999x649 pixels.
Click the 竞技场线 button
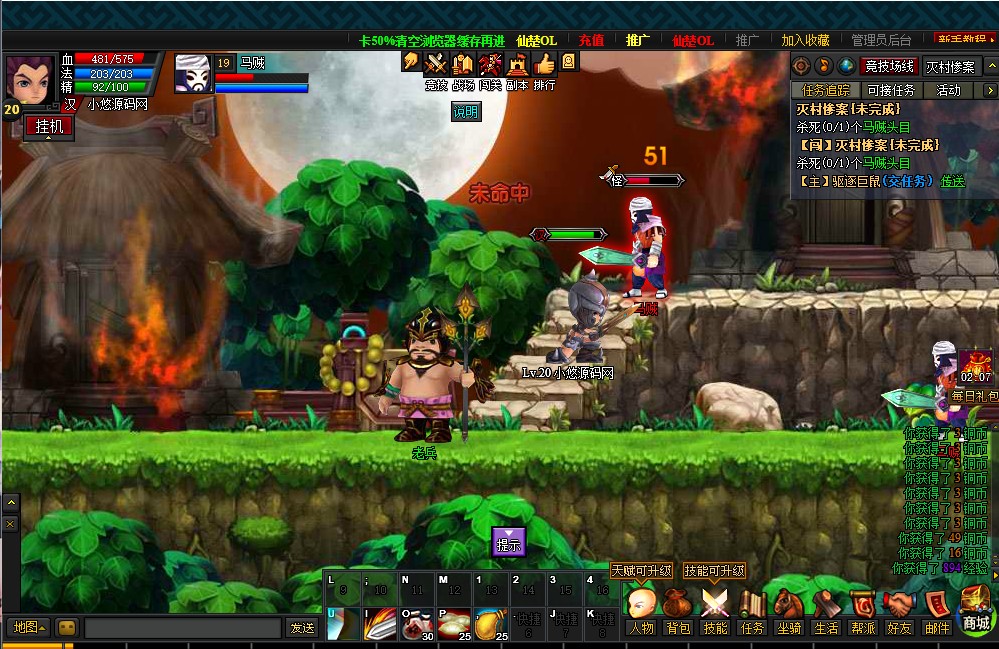tap(889, 66)
